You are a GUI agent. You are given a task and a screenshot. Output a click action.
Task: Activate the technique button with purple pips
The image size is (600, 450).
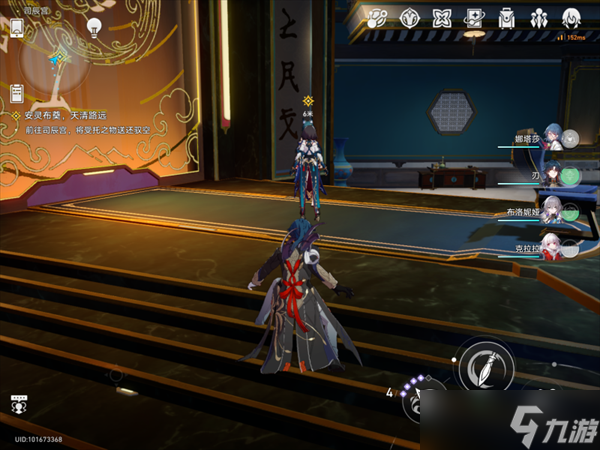420,403
